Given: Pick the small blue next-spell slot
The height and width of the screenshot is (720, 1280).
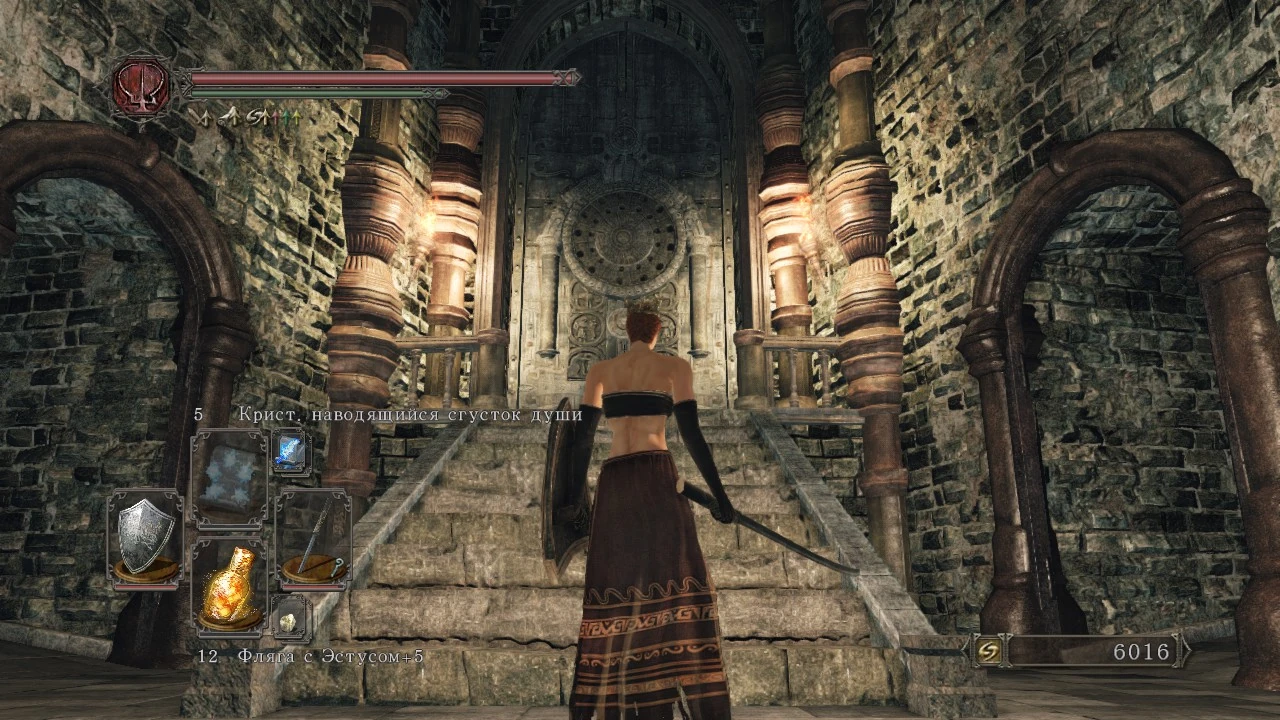Looking at the screenshot, I should coord(291,451).
